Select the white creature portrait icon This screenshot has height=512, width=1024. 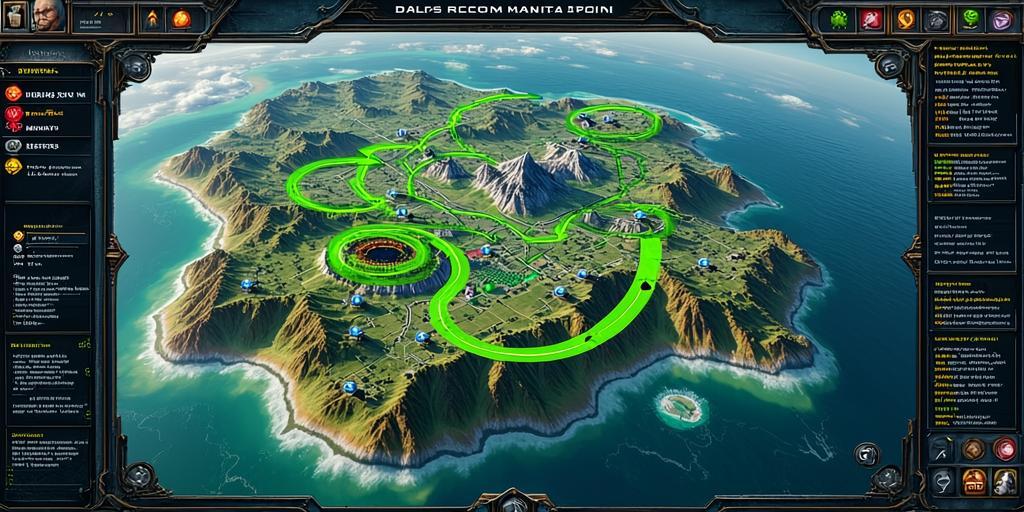click(1005, 482)
